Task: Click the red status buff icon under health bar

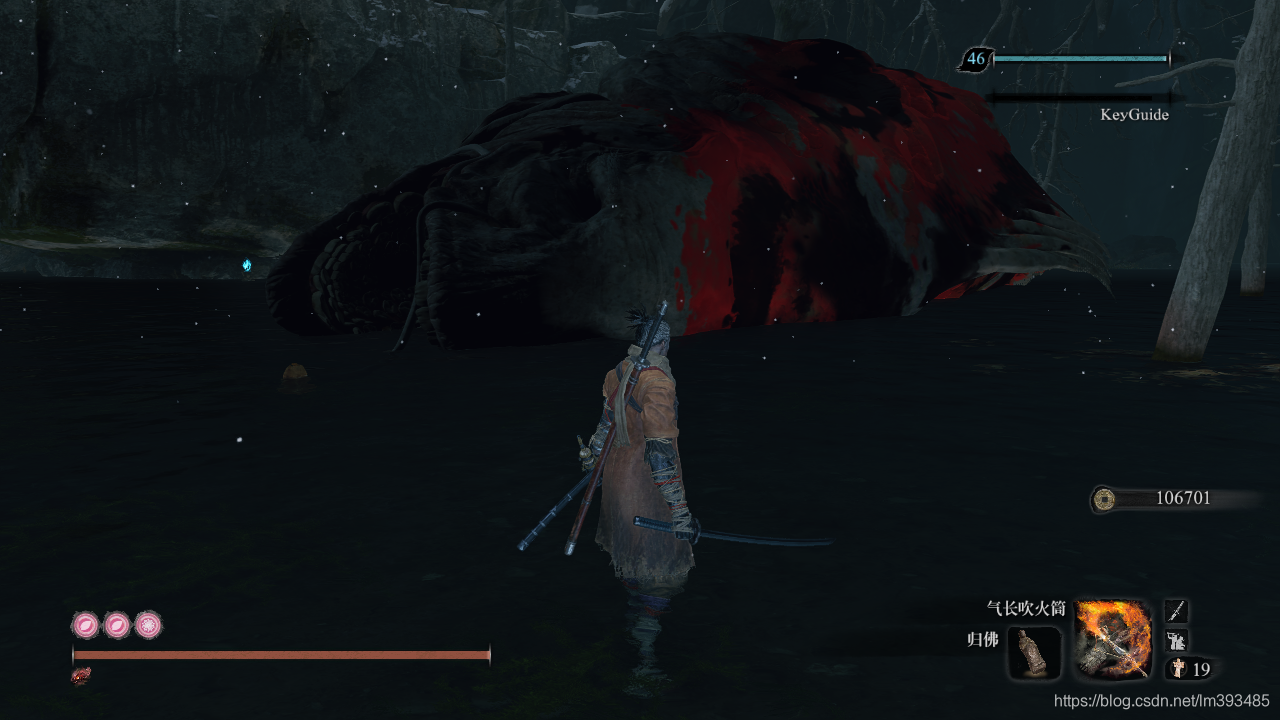Action: point(81,676)
